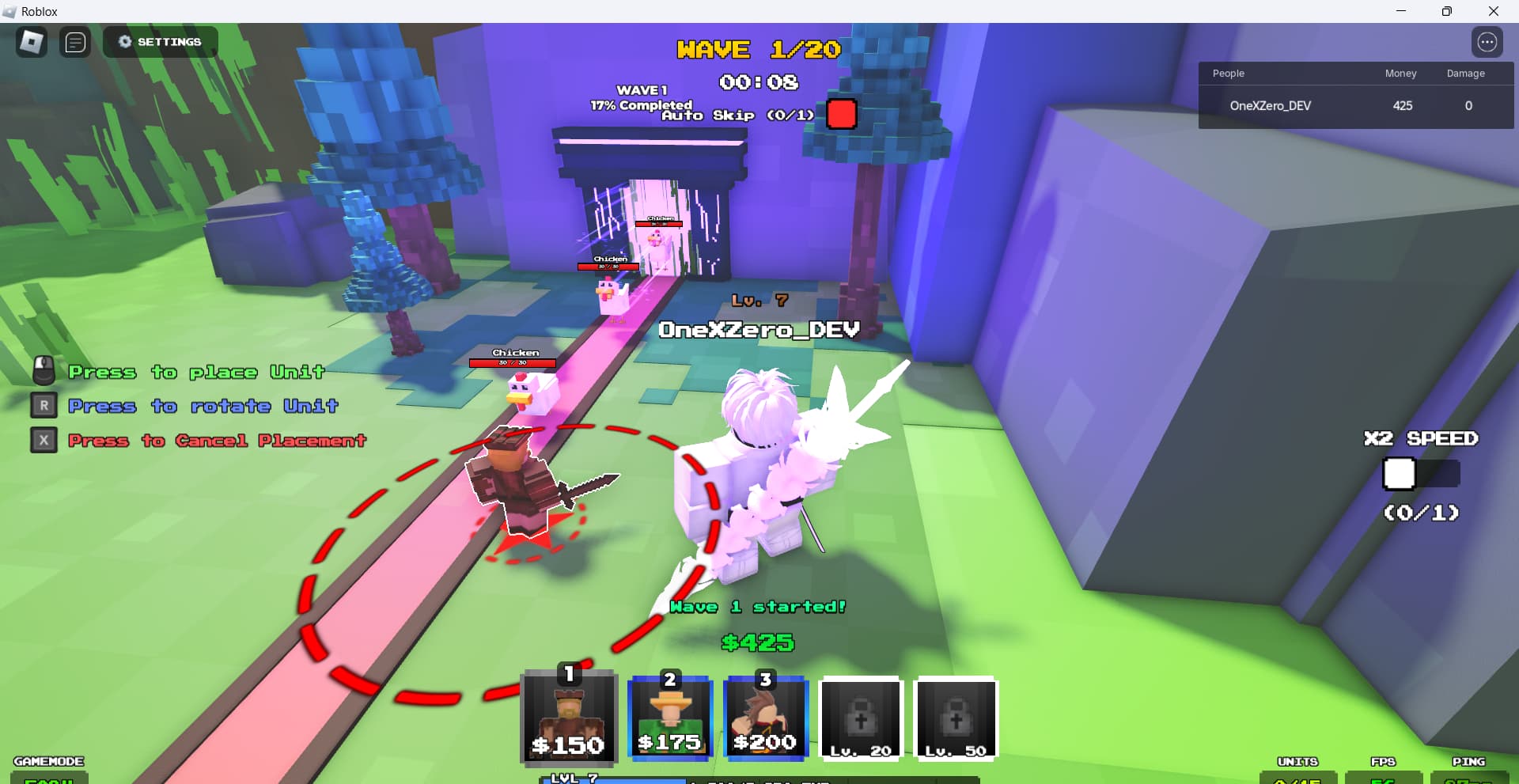Toggle the Auto Skip red checkbox
The height and width of the screenshot is (784, 1519).
[841, 114]
